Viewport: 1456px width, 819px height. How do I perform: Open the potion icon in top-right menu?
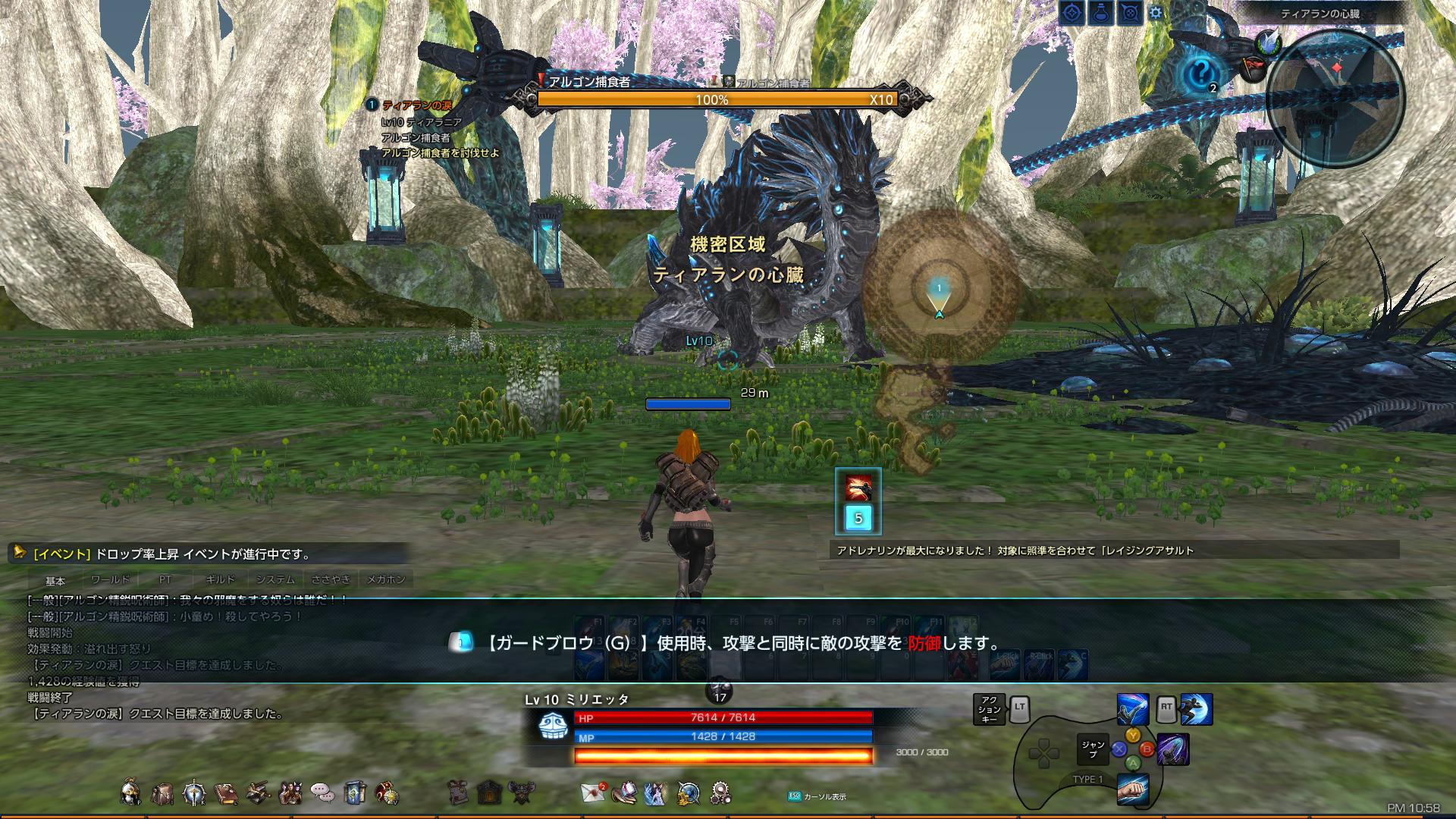[x=1100, y=12]
